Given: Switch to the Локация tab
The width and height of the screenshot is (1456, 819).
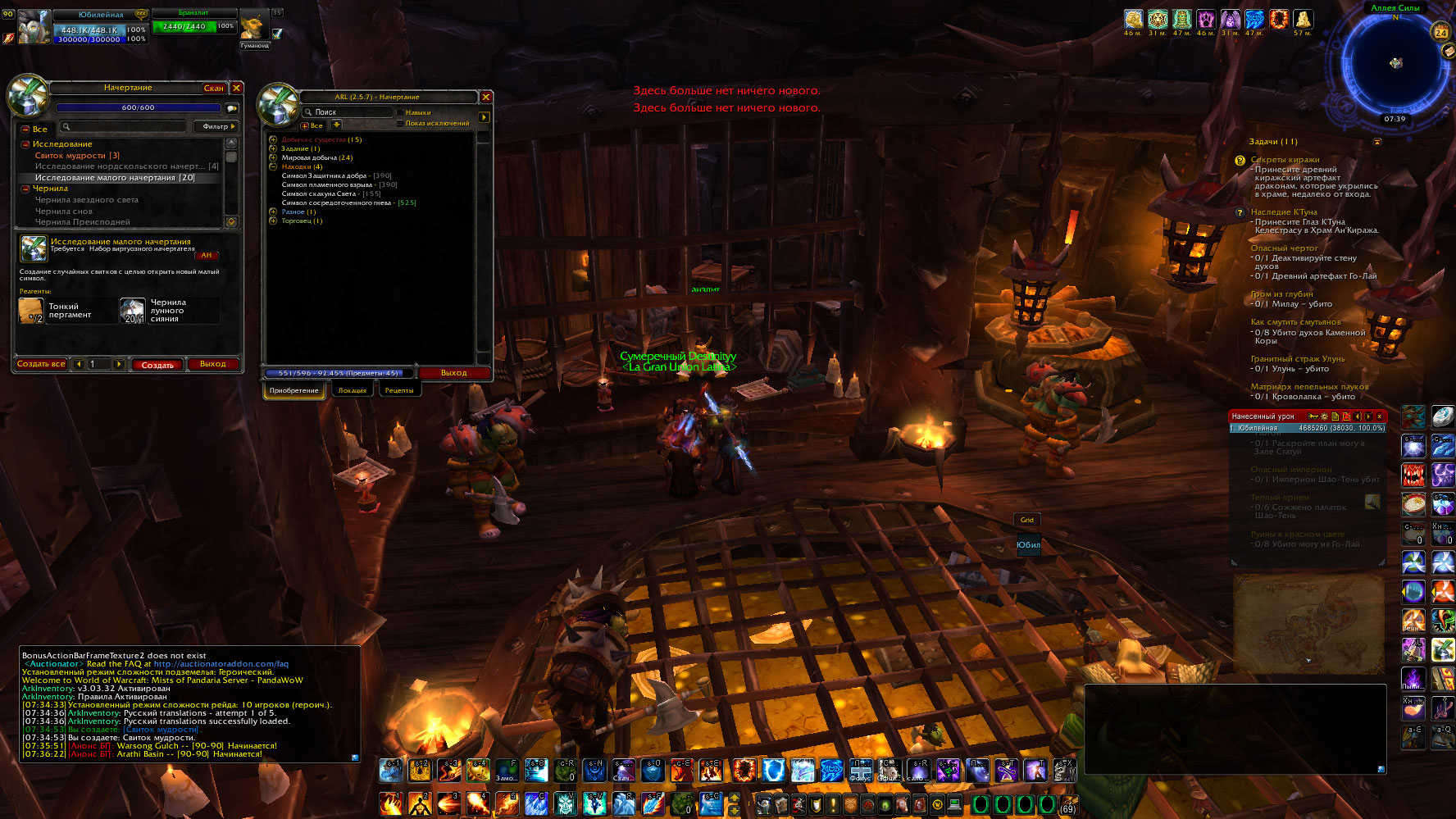Looking at the screenshot, I should point(352,390).
